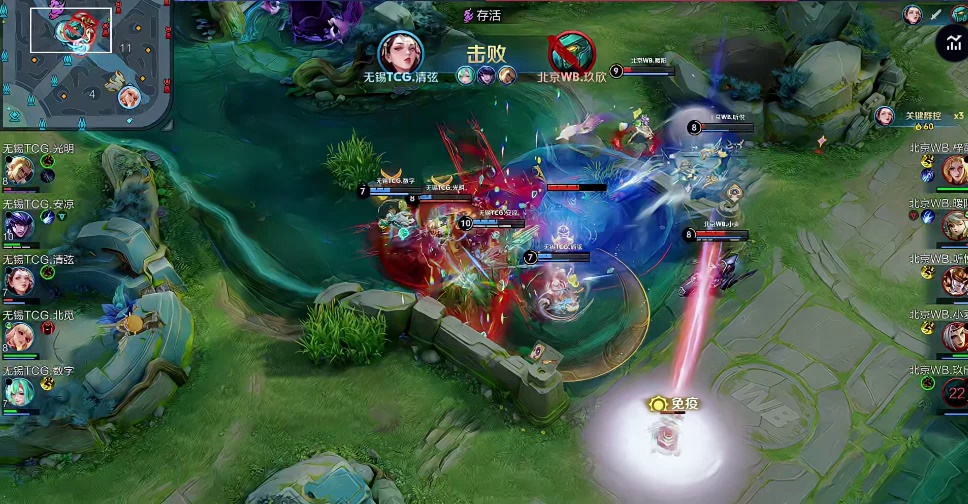Select player 无锡TCG.数字 portrait
Screen dimensions: 968x504
click(x=20, y=393)
